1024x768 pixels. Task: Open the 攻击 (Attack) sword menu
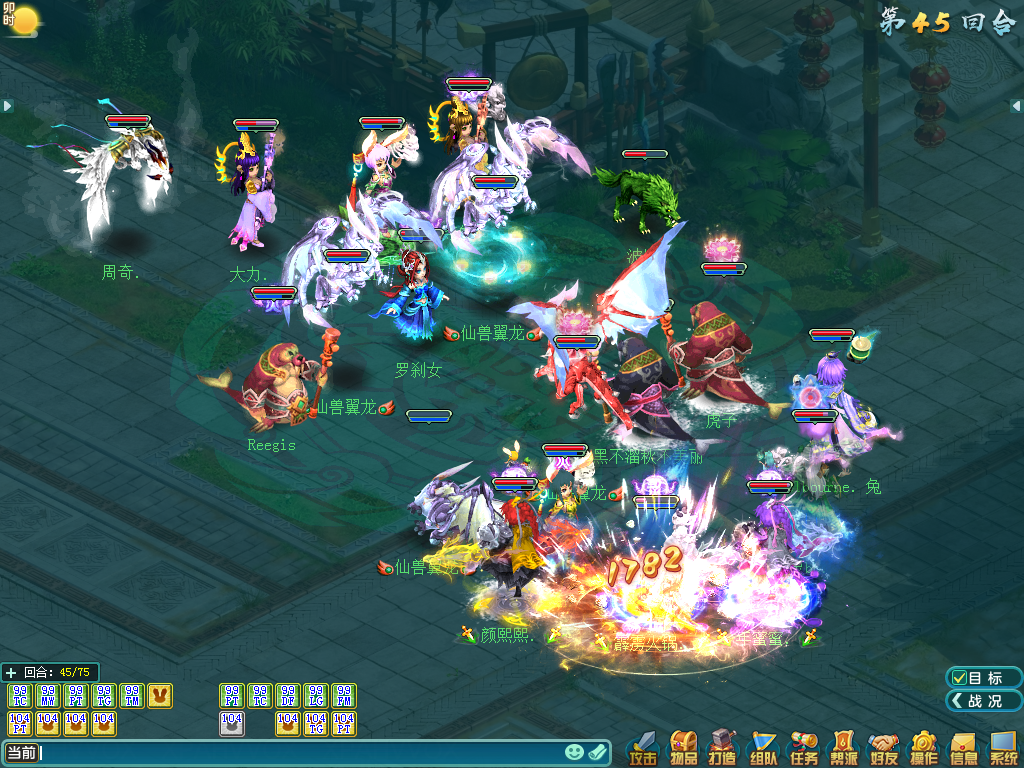coord(643,748)
